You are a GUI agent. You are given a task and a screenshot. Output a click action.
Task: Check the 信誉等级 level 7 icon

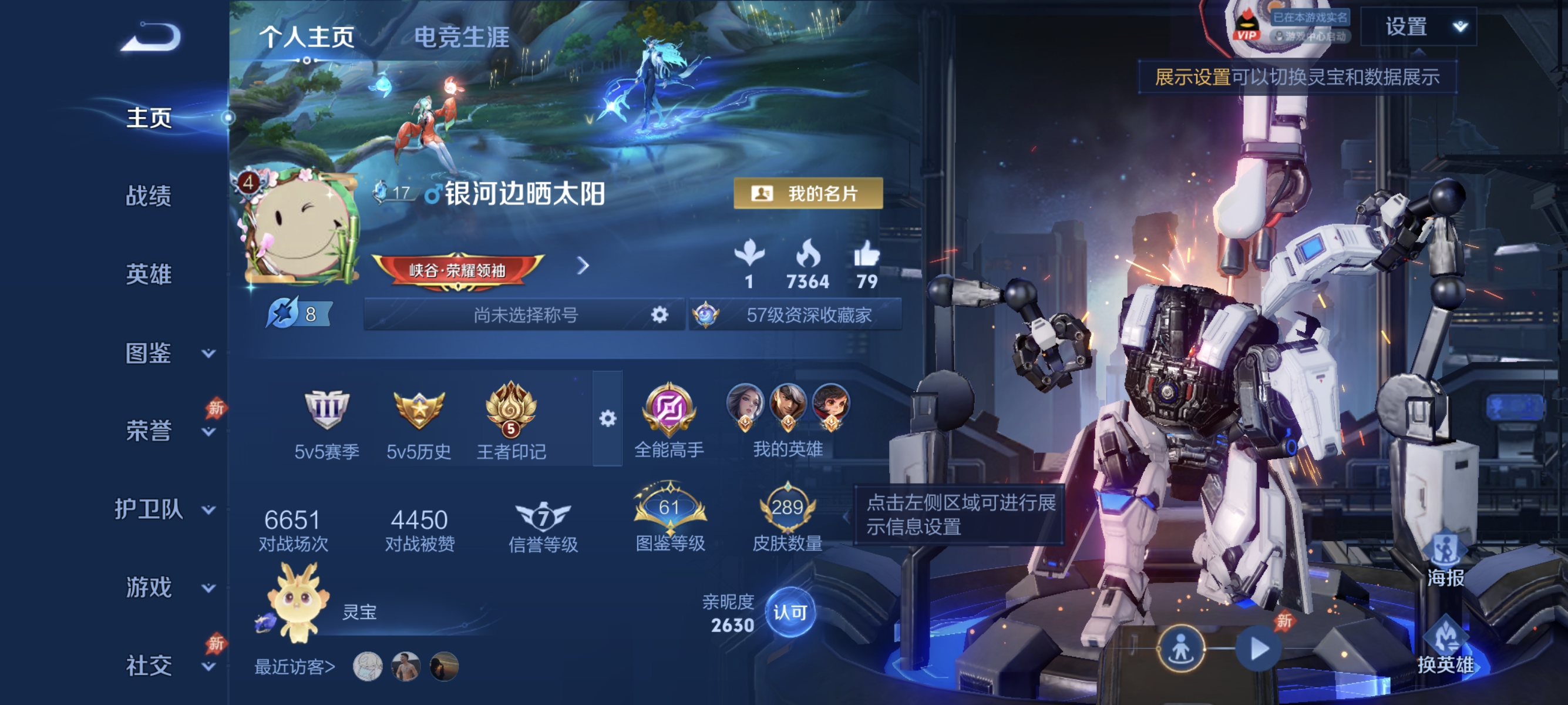tap(545, 518)
